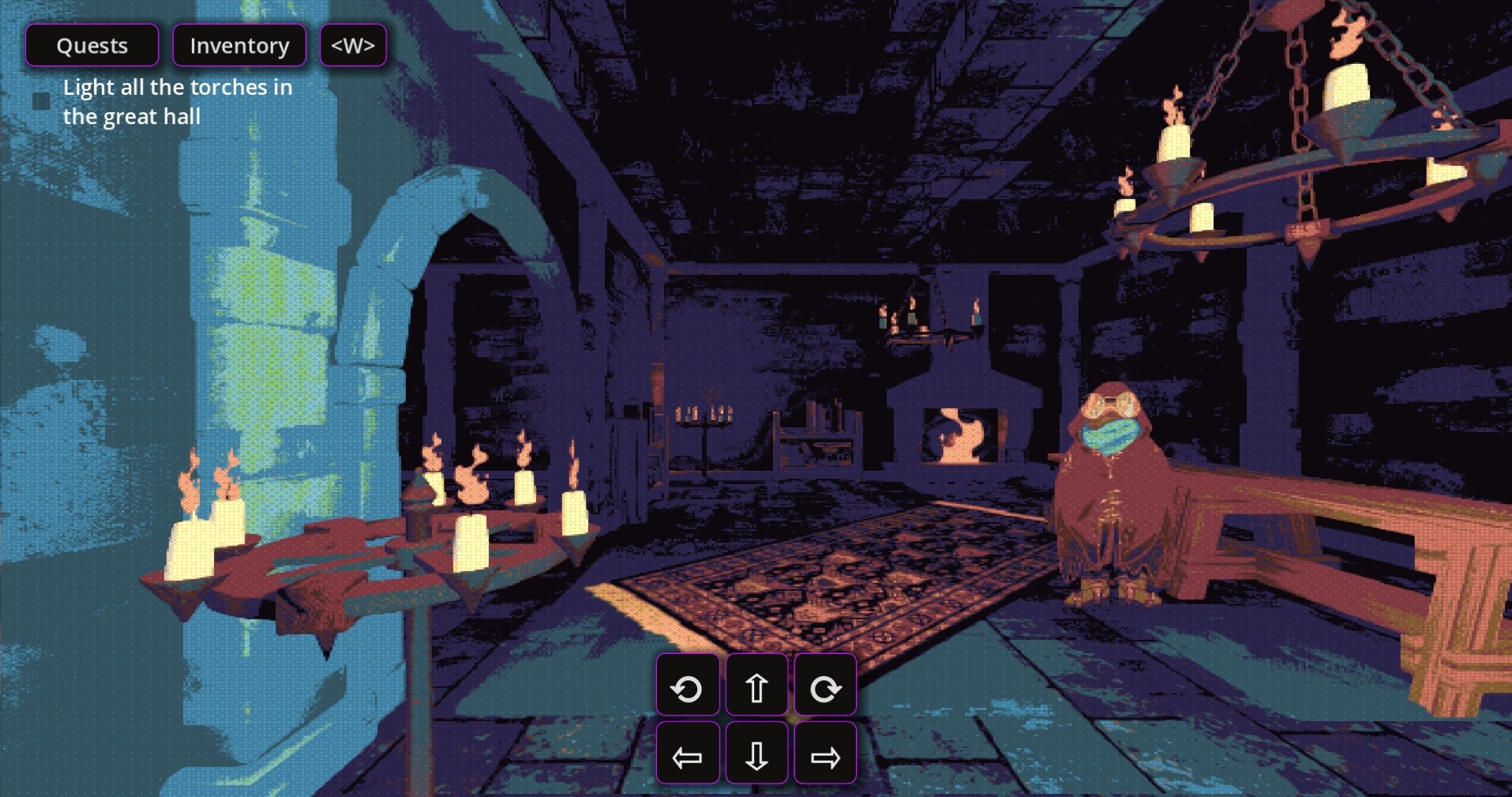Check the torch-lighting quest checkbox
The height and width of the screenshot is (797, 1512).
pos(41,100)
